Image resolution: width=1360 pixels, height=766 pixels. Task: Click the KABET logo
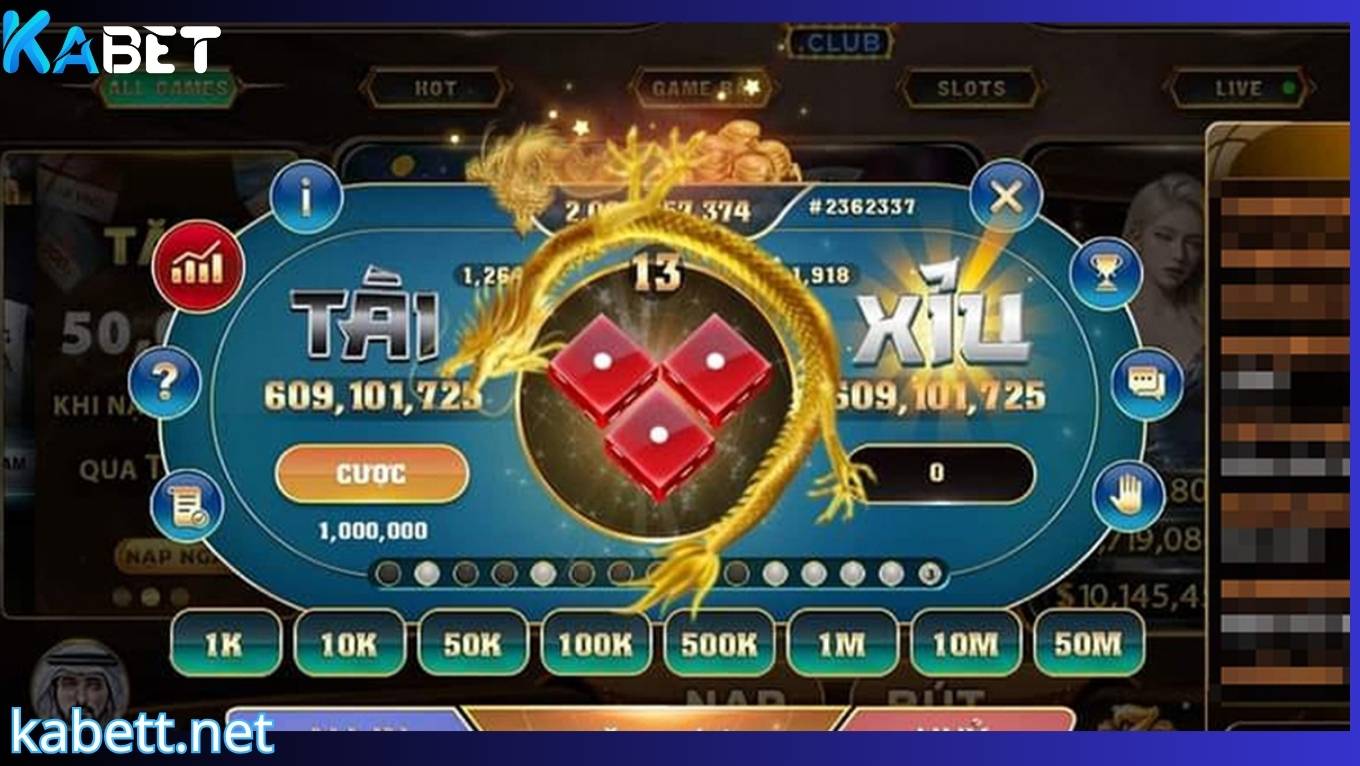click(108, 42)
